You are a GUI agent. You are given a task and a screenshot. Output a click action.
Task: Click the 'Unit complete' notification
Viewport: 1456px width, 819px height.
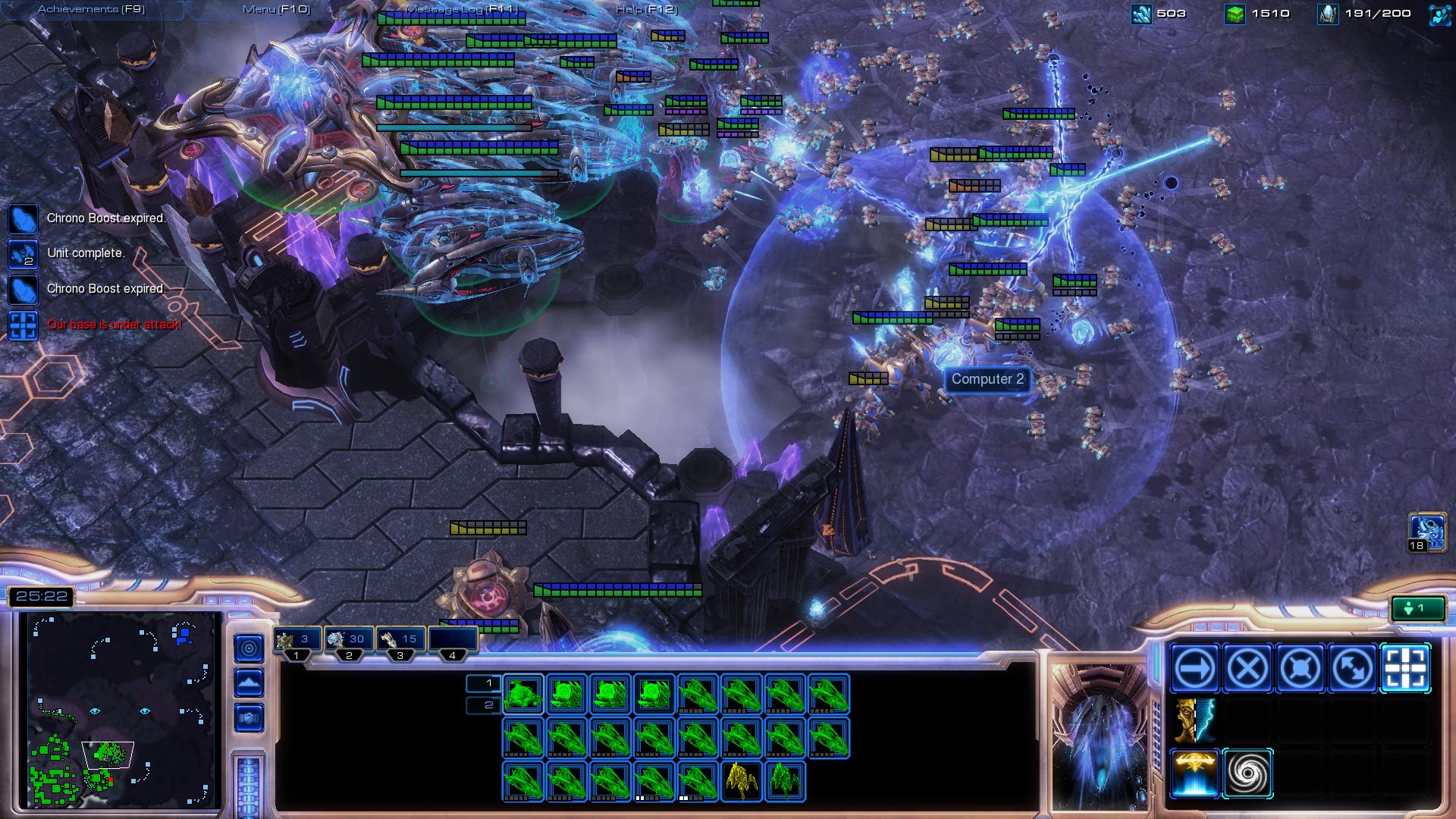(85, 253)
